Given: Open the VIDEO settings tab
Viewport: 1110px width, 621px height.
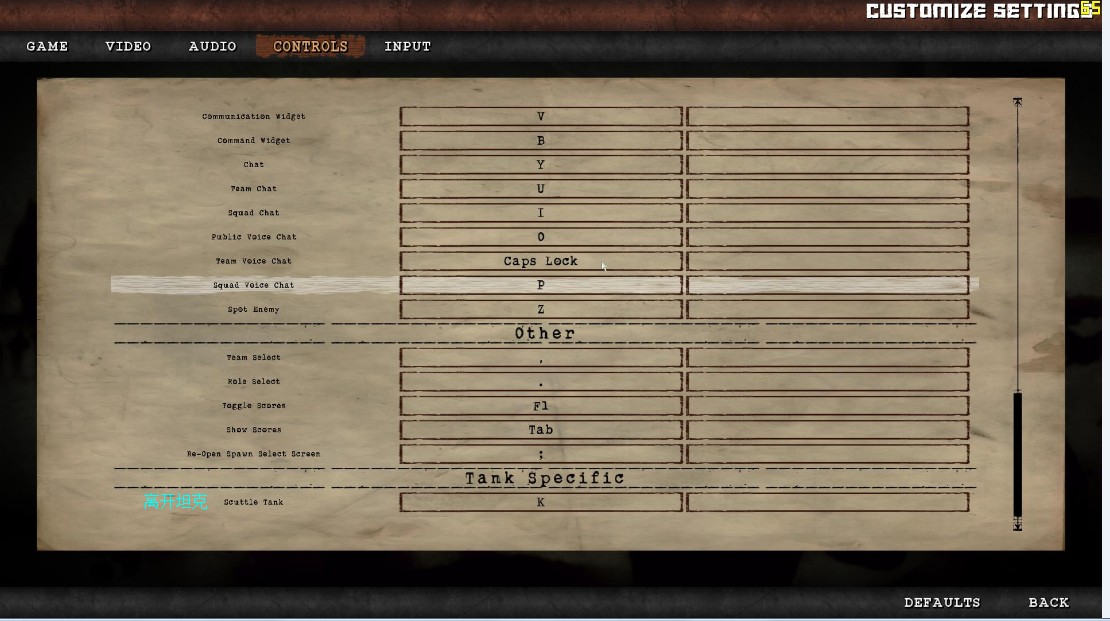Looking at the screenshot, I should [128, 46].
